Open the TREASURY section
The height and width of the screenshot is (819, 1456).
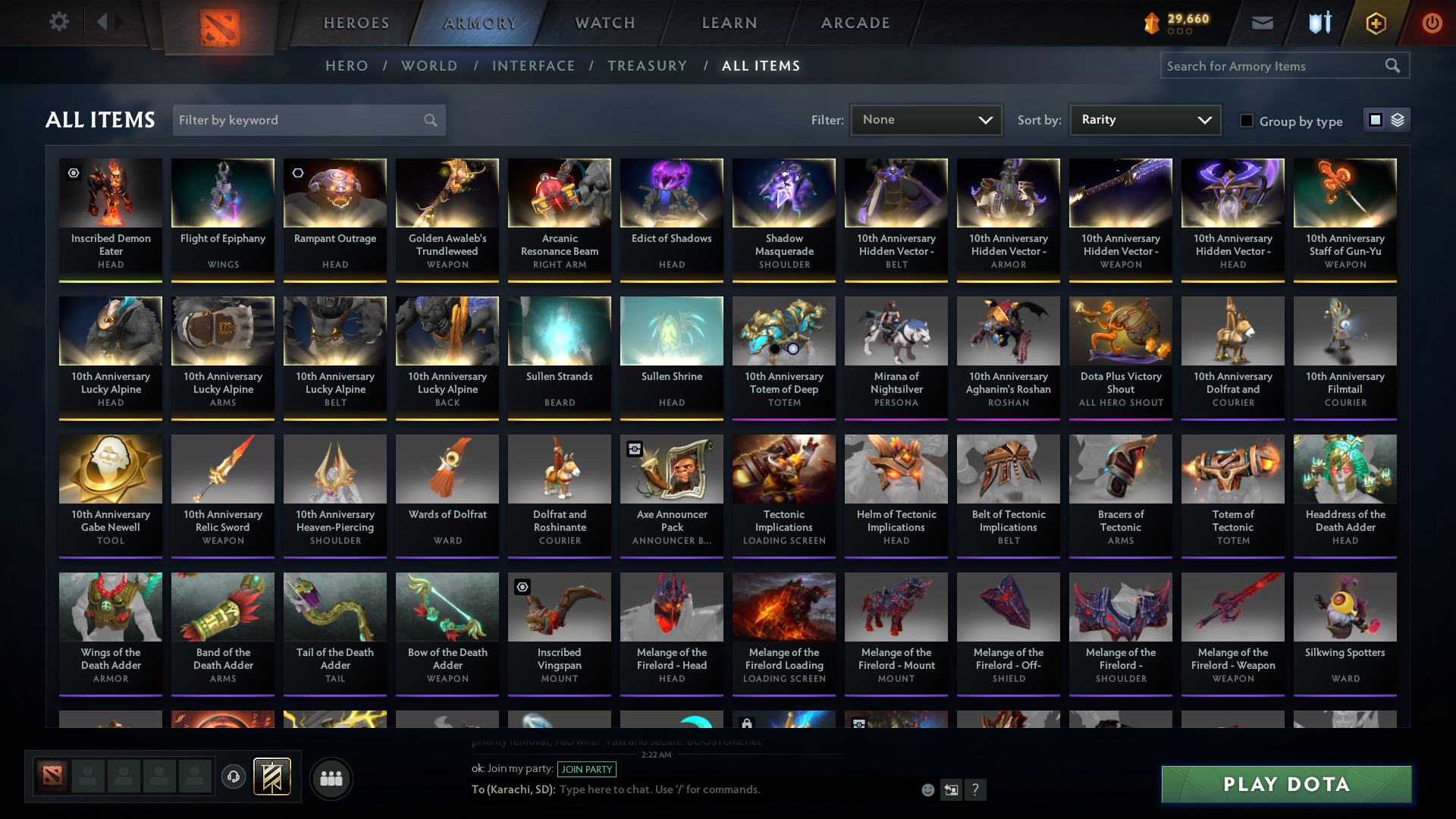[647, 66]
